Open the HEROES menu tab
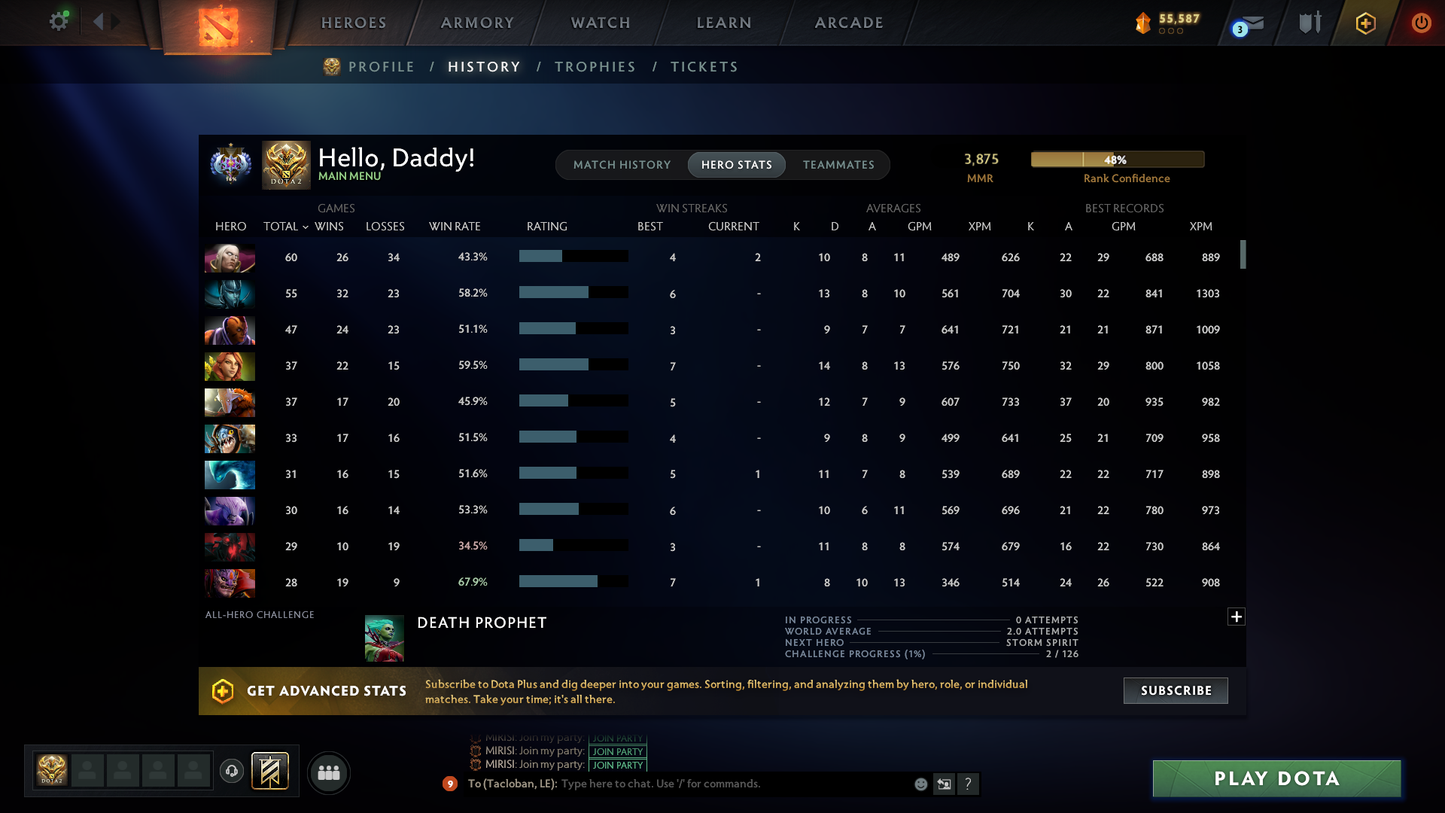The image size is (1445, 813). pyautogui.click(x=353, y=22)
